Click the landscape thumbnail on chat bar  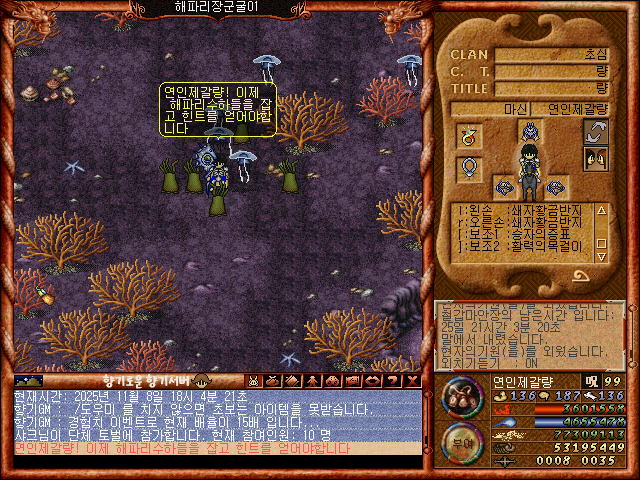click(28, 381)
